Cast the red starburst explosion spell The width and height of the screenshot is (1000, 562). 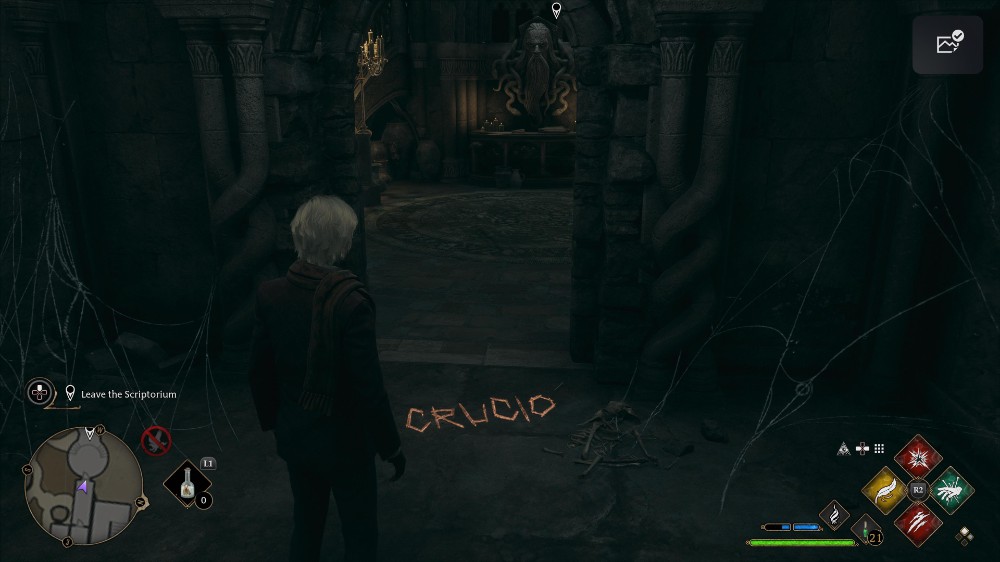click(x=918, y=457)
